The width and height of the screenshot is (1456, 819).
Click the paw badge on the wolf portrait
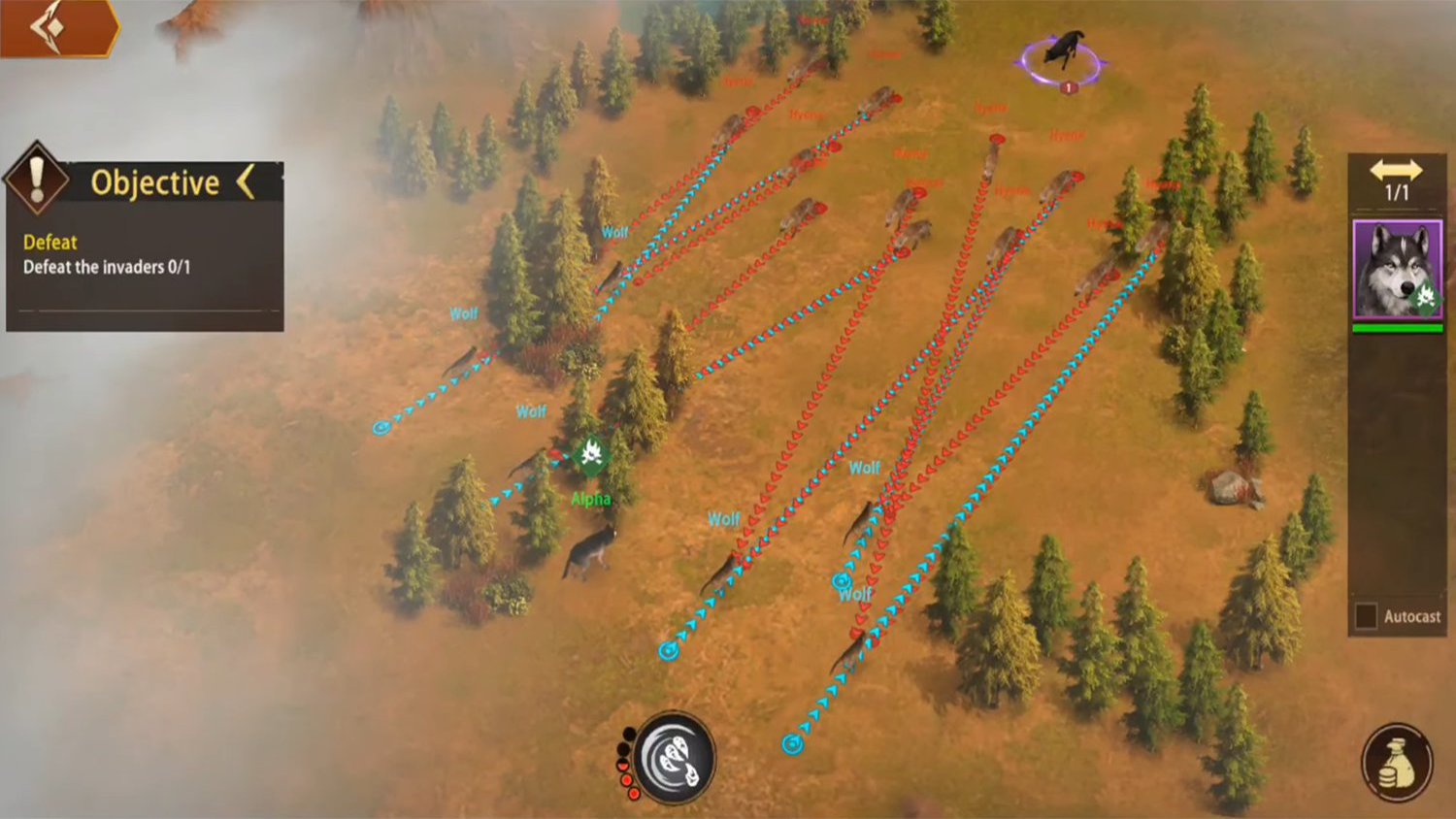click(x=1425, y=295)
